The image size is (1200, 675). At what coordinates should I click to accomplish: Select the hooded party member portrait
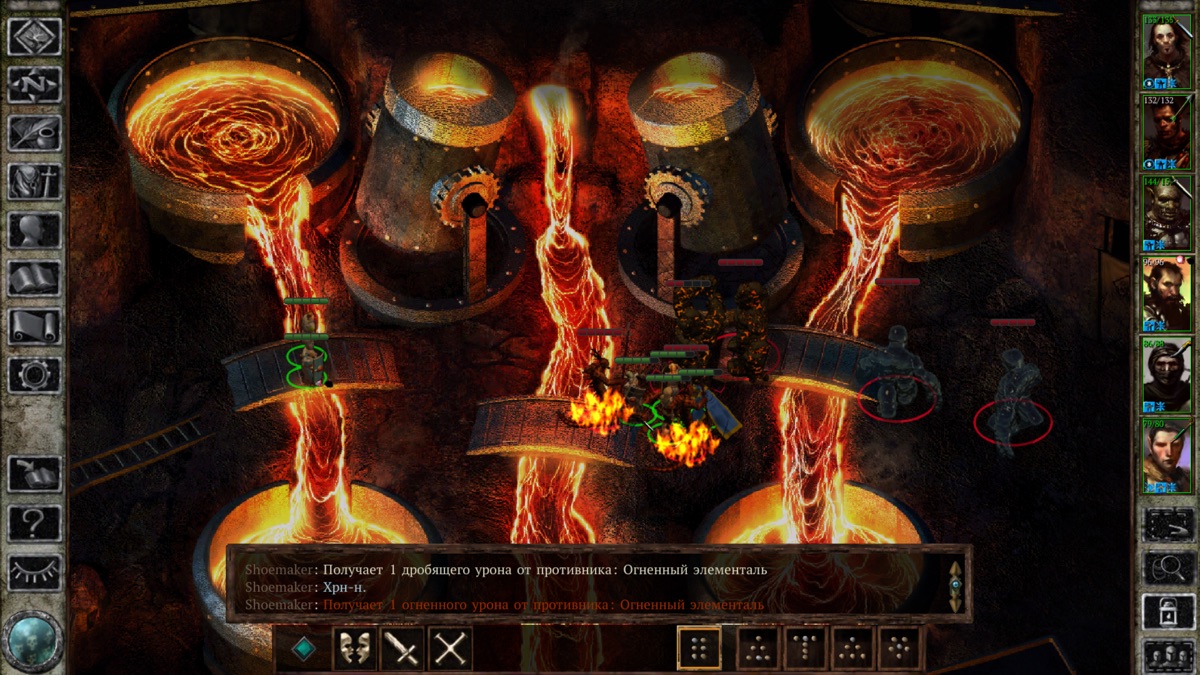click(1167, 374)
